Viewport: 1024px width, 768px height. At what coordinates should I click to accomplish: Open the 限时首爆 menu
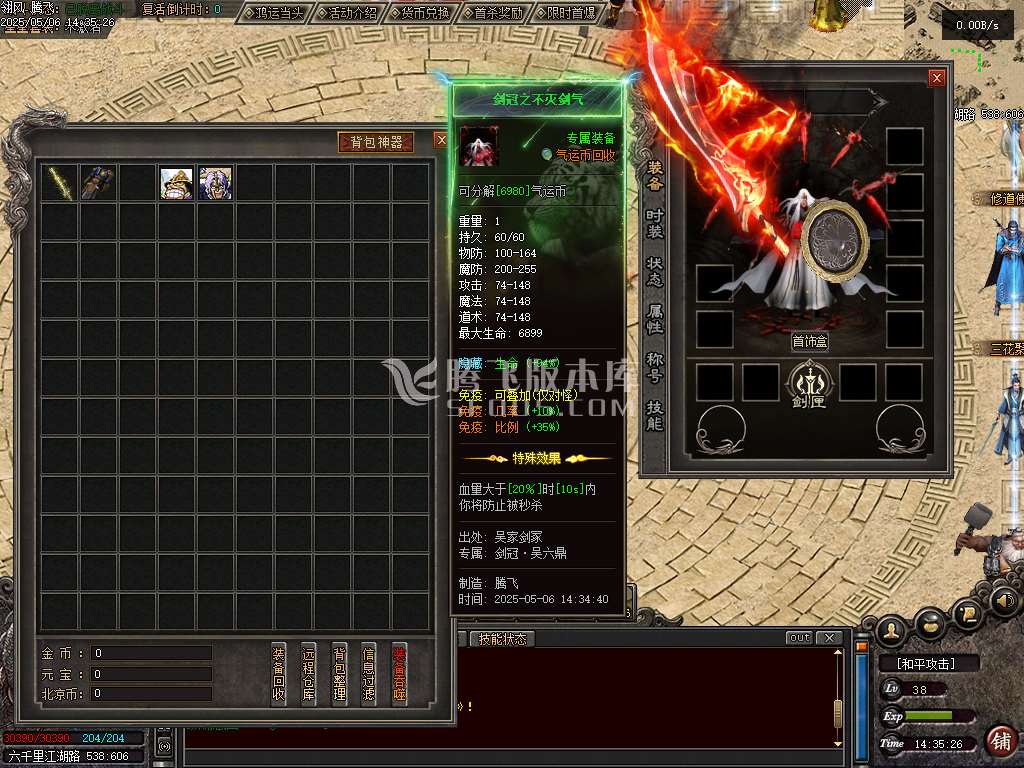tap(571, 13)
